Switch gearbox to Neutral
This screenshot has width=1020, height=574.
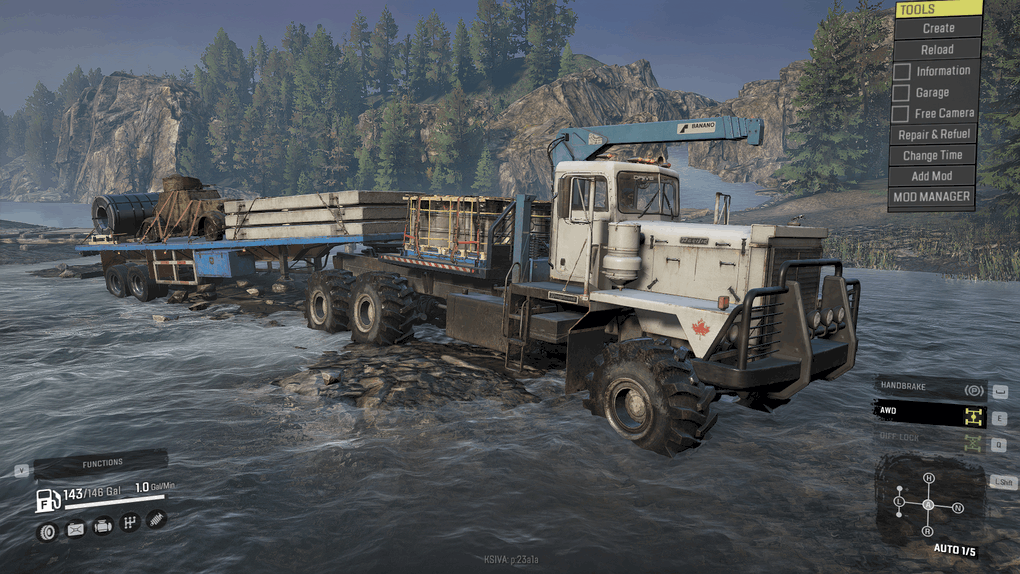[x=957, y=508]
